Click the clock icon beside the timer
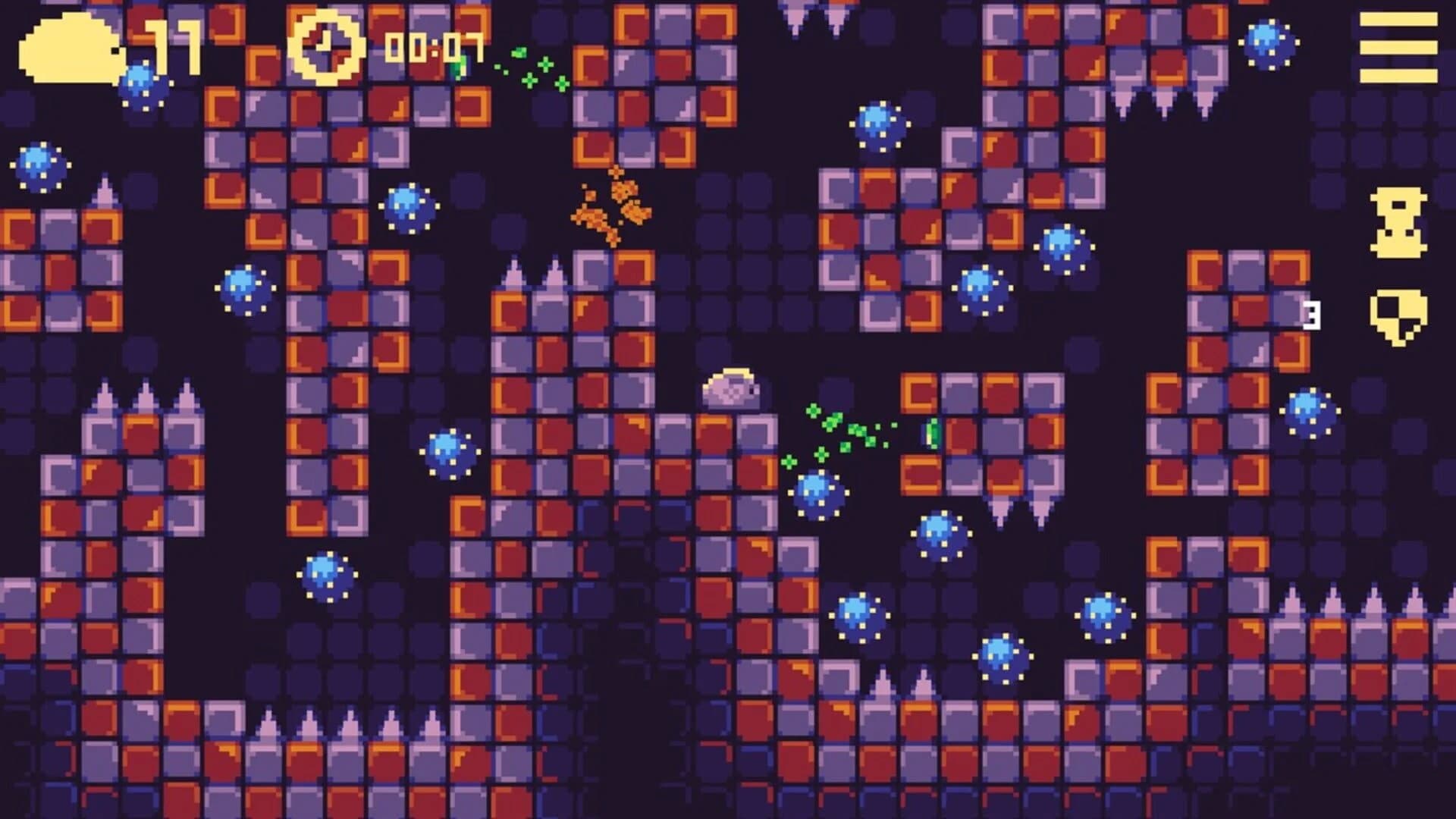 (x=326, y=47)
